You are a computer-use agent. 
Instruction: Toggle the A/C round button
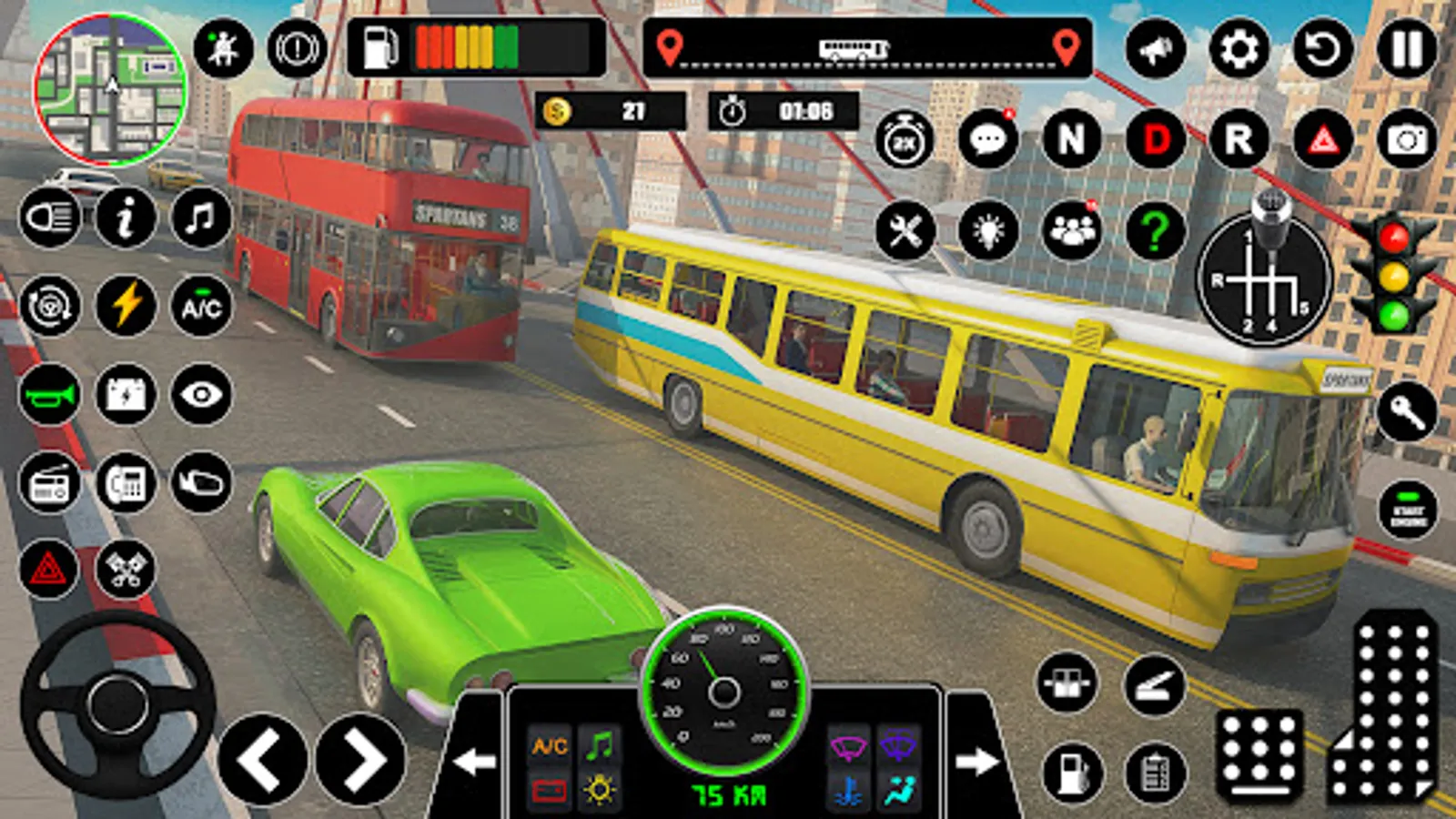[x=201, y=307]
